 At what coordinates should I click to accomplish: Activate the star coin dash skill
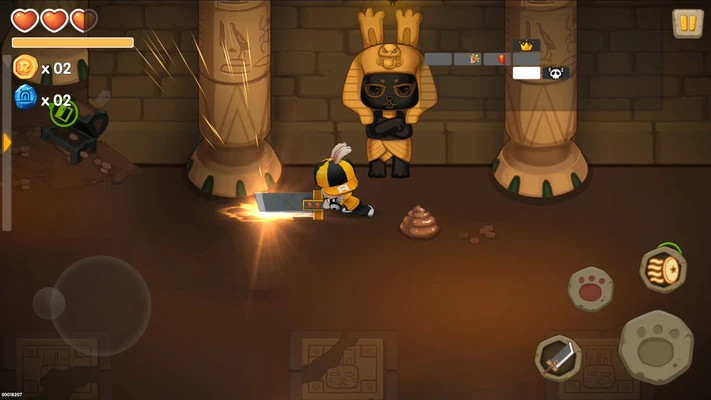[x=663, y=270]
